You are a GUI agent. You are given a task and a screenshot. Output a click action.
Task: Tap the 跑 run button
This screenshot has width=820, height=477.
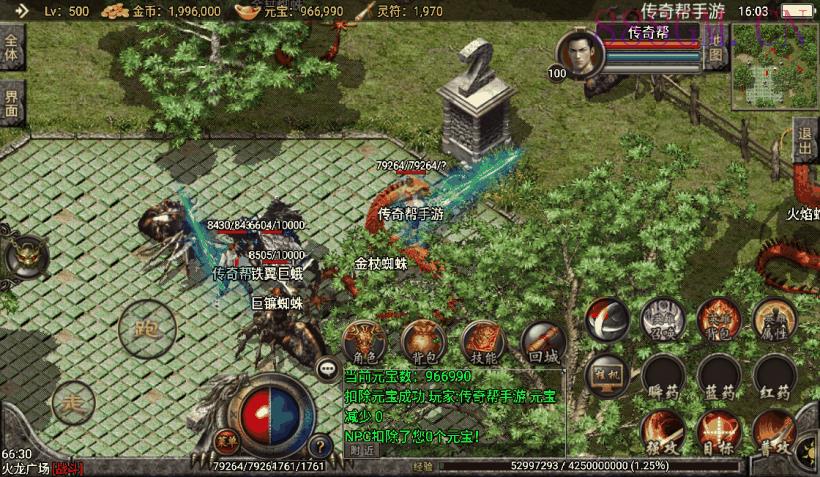point(147,329)
